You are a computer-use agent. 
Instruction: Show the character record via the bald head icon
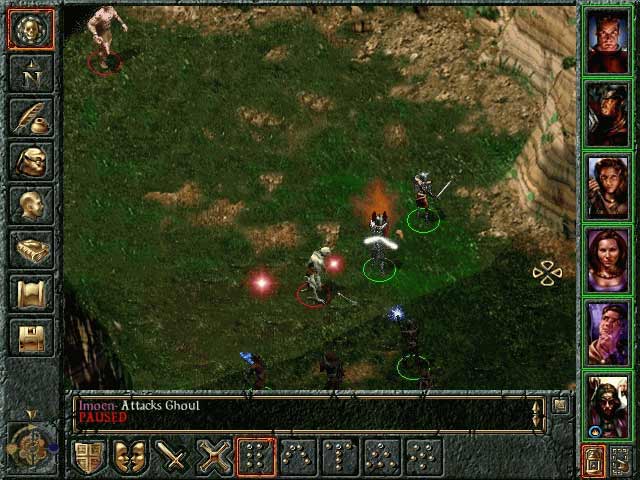pyautogui.click(x=31, y=205)
